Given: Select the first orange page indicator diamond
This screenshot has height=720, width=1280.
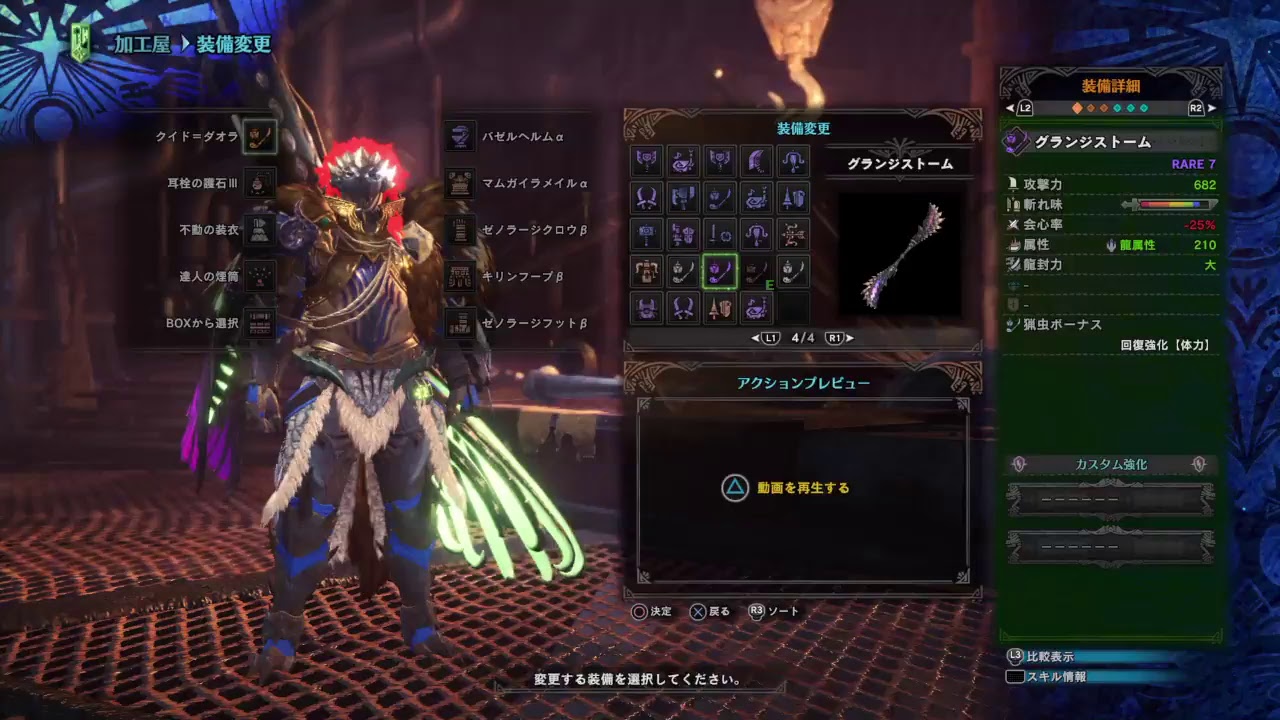Looking at the screenshot, I should [1077, 108].
